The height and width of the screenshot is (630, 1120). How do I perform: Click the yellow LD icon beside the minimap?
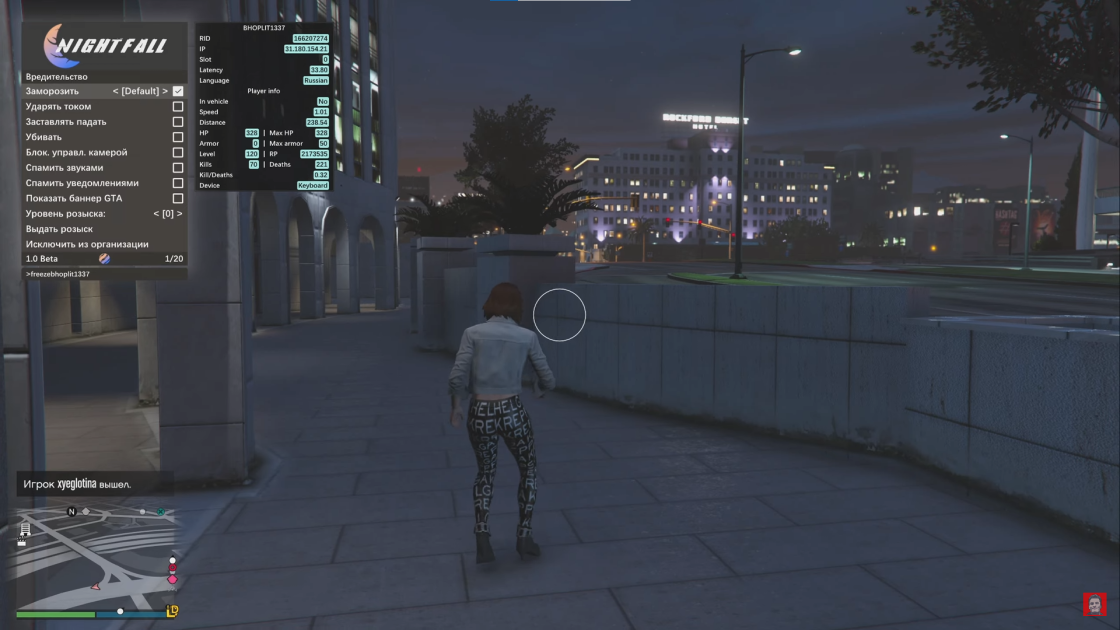[x=172, y=611]
